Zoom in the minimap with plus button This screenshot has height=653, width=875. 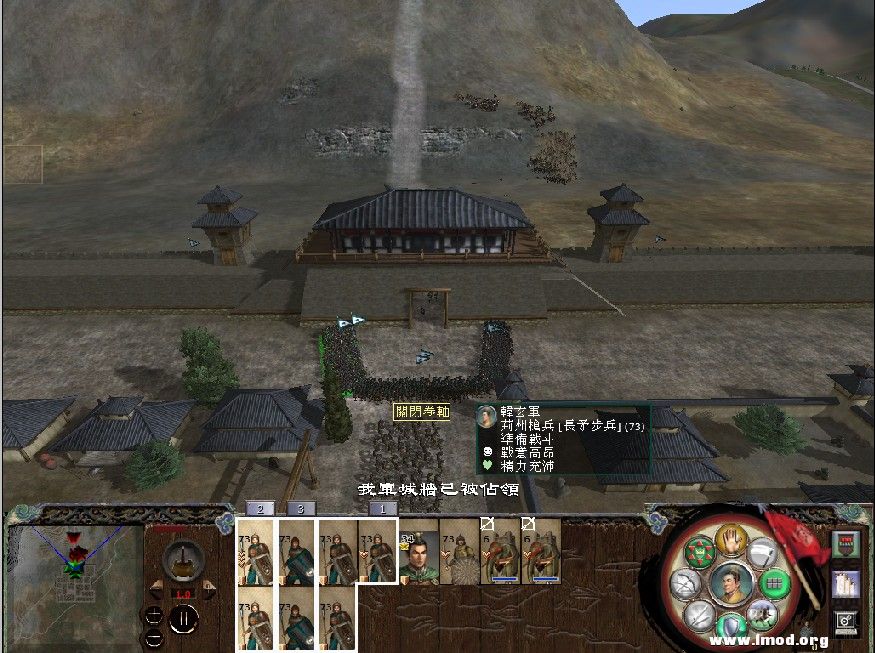[x=153, y=615]
